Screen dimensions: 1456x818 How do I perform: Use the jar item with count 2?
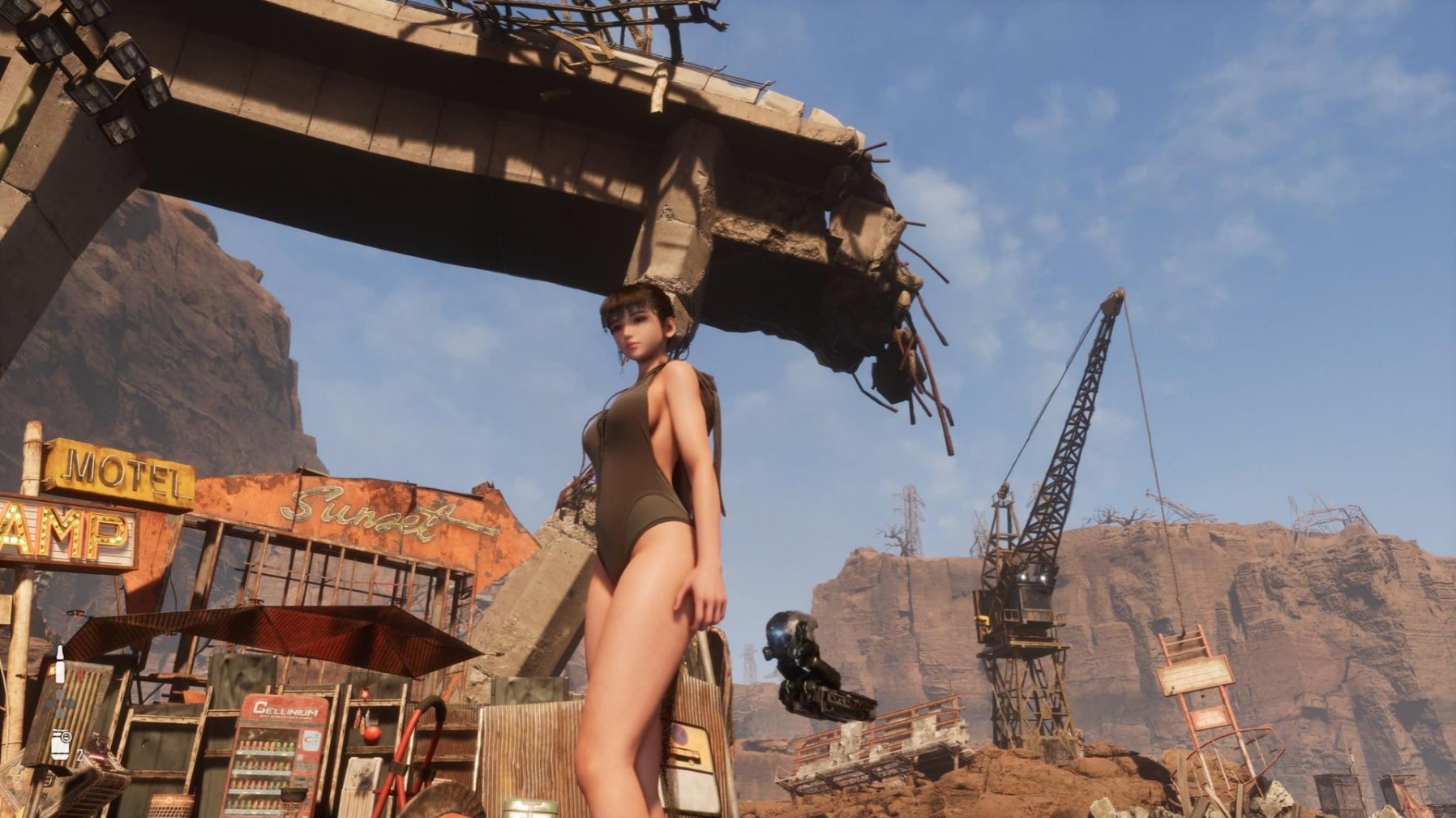(x=62, y=744)
